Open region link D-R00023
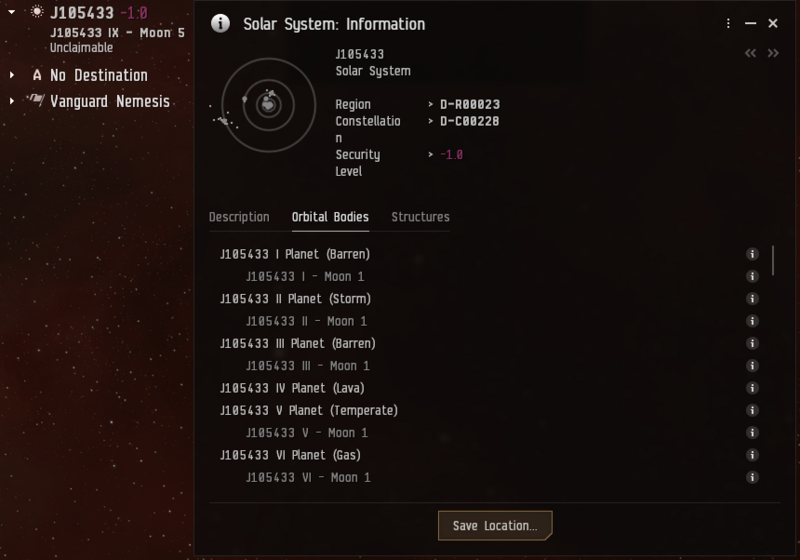Screen dimensions: 800x560 point(469,104)
